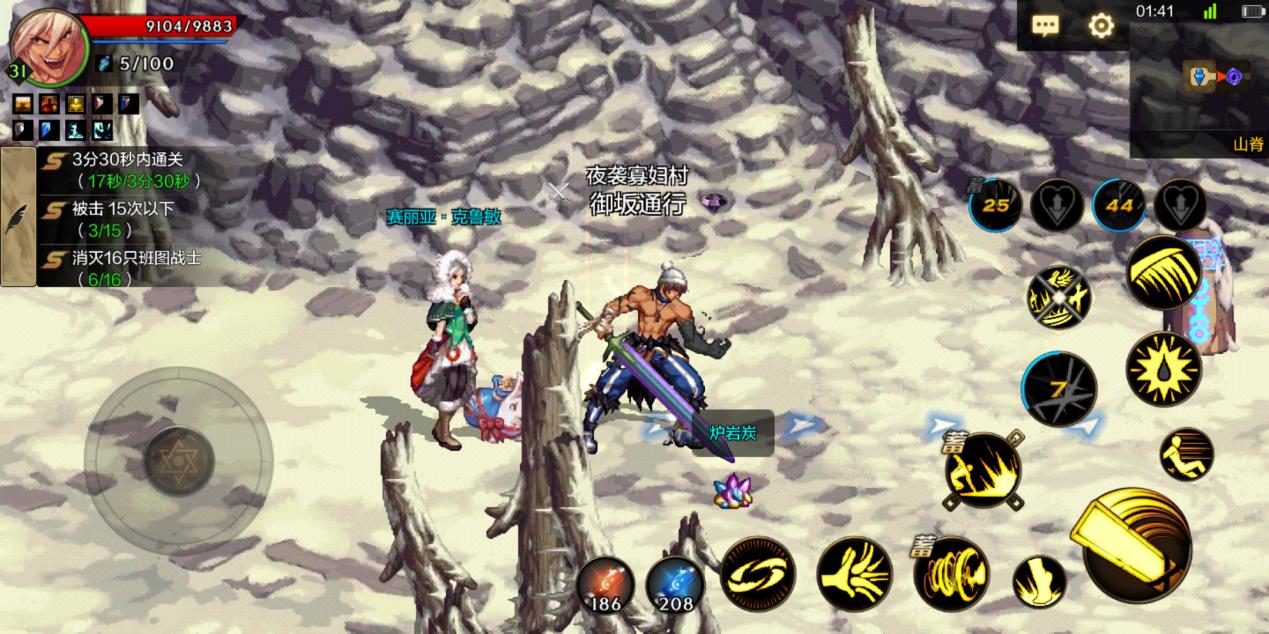1269x634 pixels.
Task: Tap the main basic attack button
Action: 1136,545
